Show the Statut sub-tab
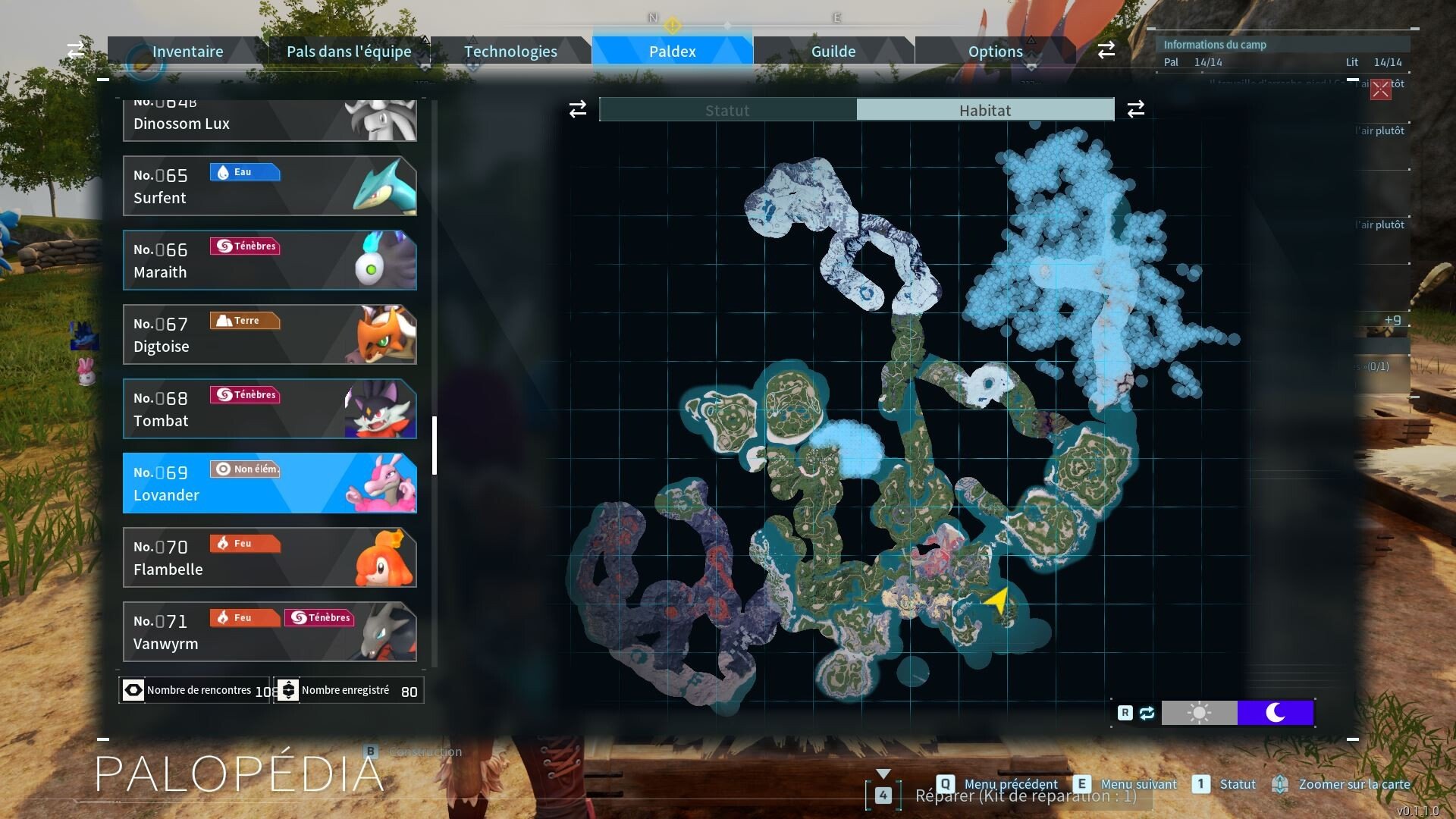 (x=727, y=110)
